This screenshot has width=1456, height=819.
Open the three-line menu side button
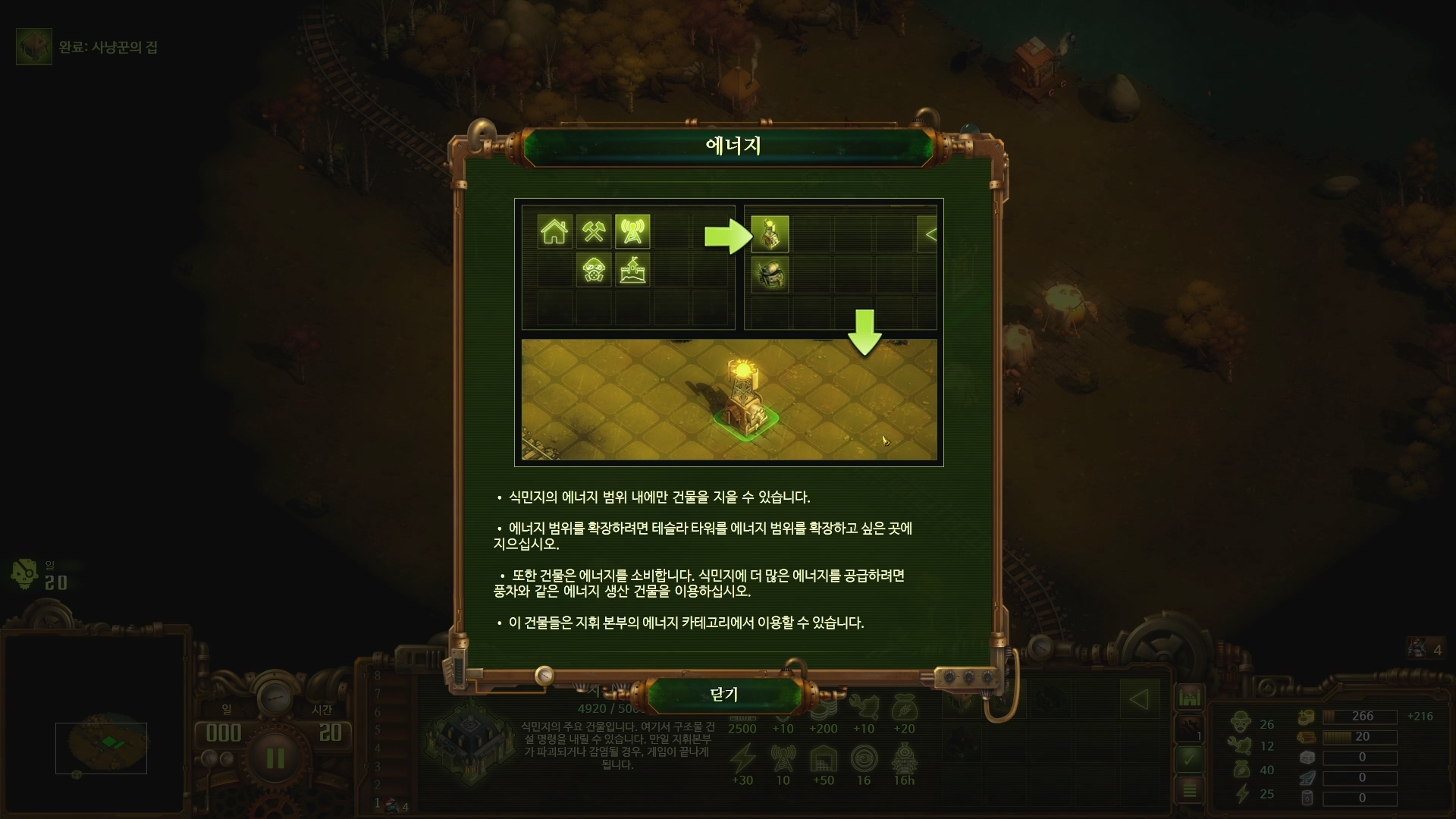(1189, 790)
